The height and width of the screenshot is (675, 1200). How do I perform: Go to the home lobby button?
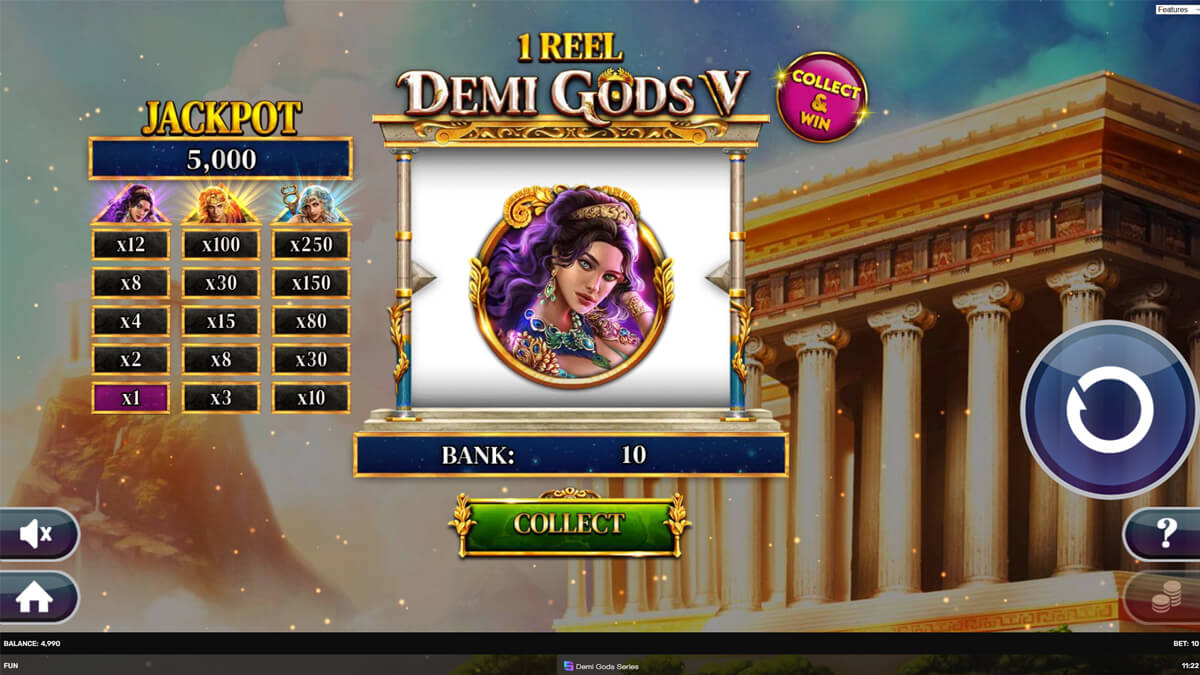(x=36, y=597)
